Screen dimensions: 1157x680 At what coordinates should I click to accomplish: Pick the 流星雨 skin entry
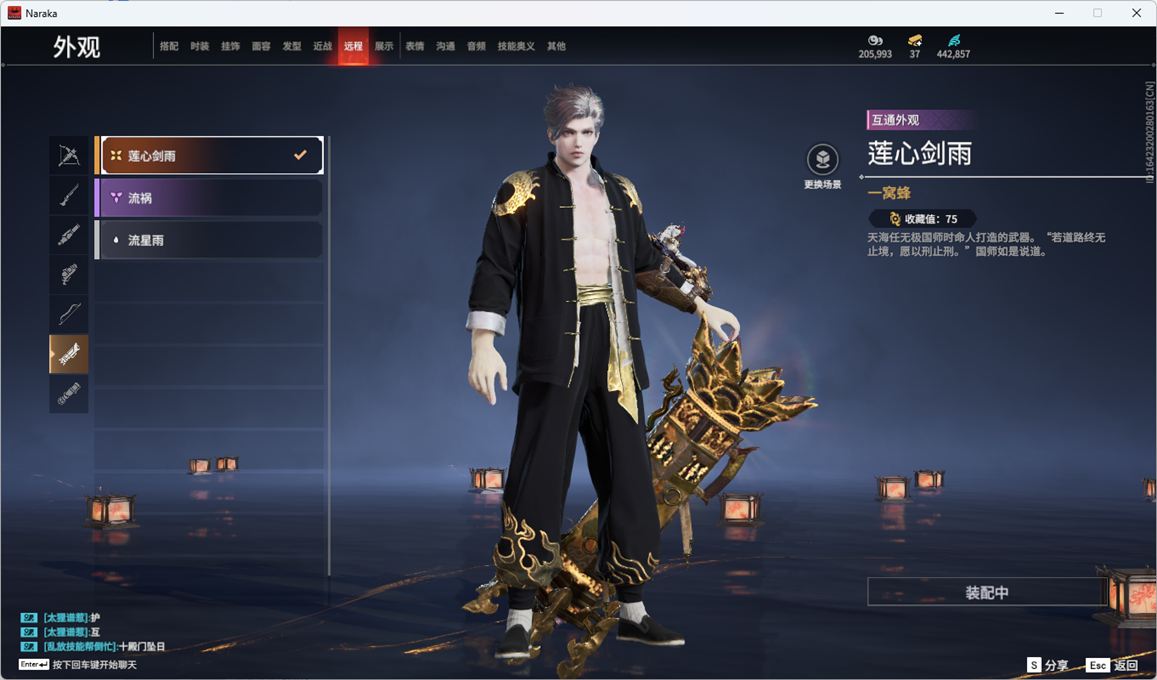coord(209,240)
